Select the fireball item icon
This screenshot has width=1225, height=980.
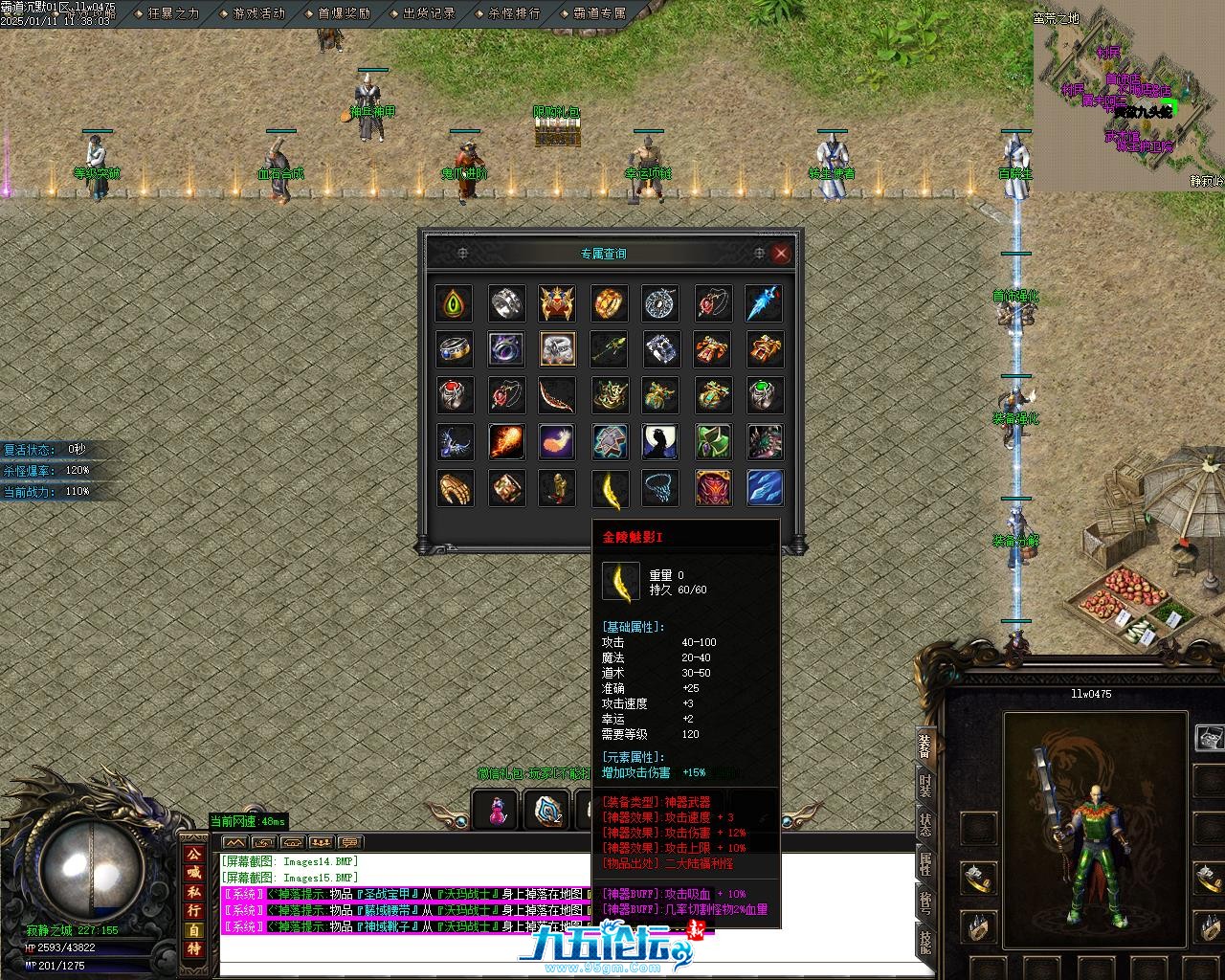(x=505, y=441)
